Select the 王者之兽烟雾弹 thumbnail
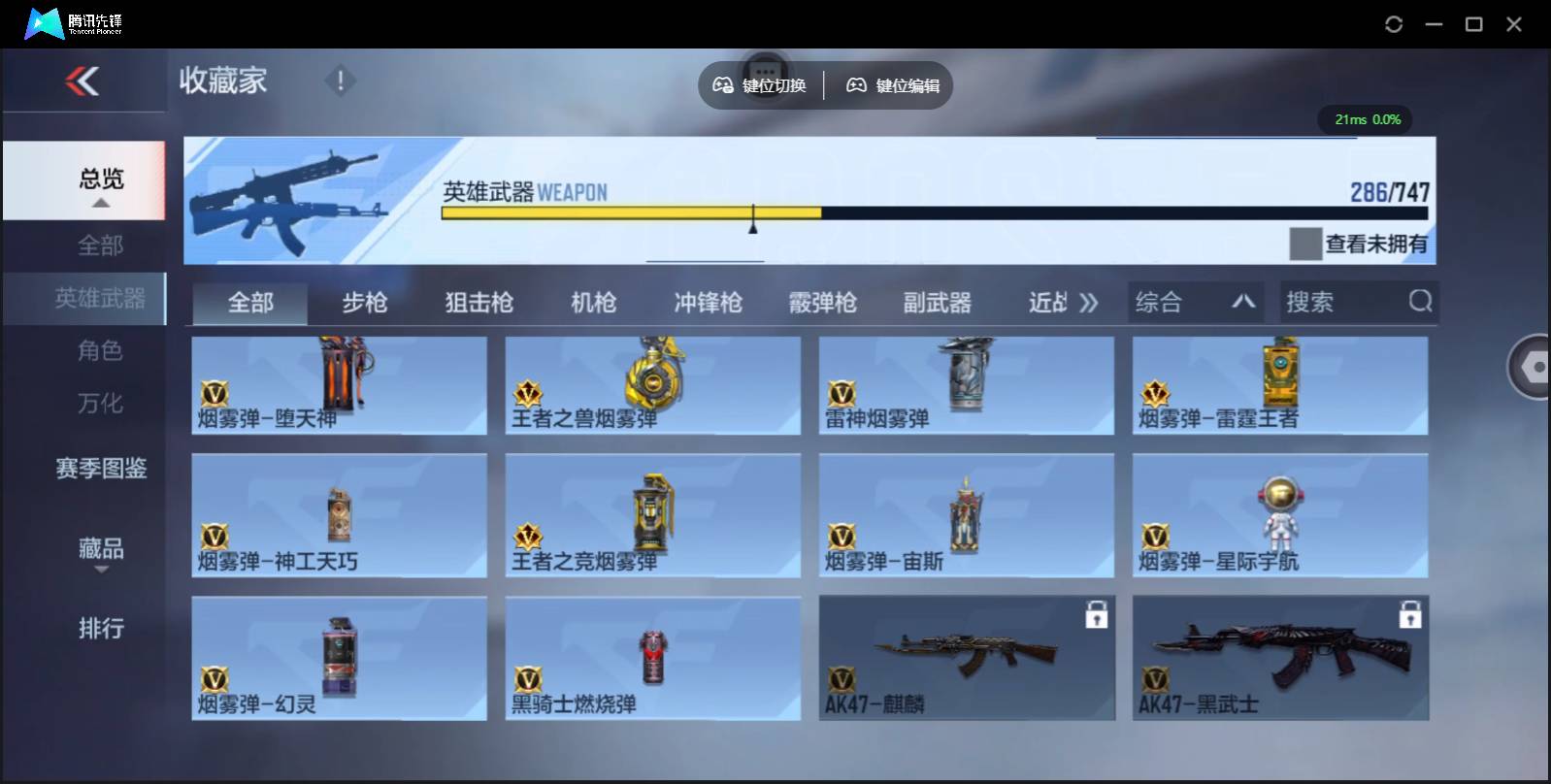Screen dimensions: 1551x784 pyautogui.click(x=652, y=378)
